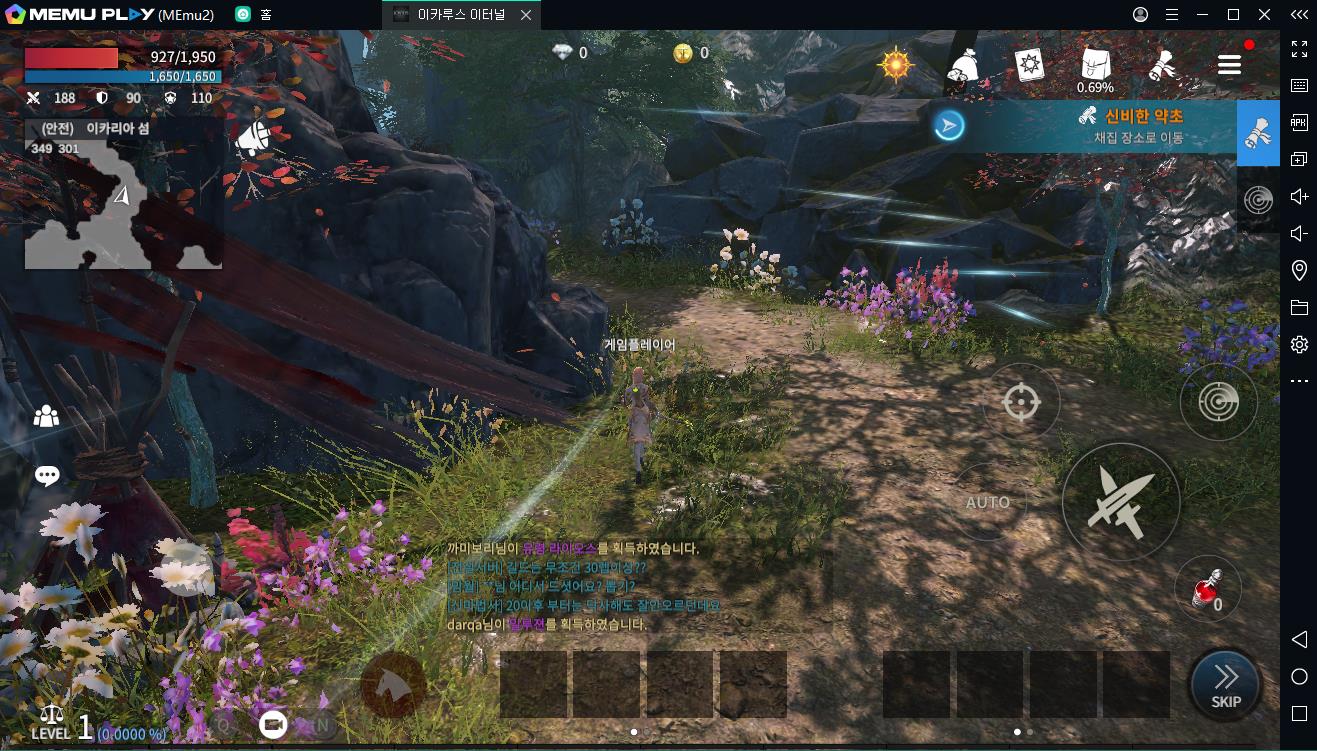Screen dimensions: 1317x751
Task: Select the quest scroll side tab
Action: pos(1258,133)
